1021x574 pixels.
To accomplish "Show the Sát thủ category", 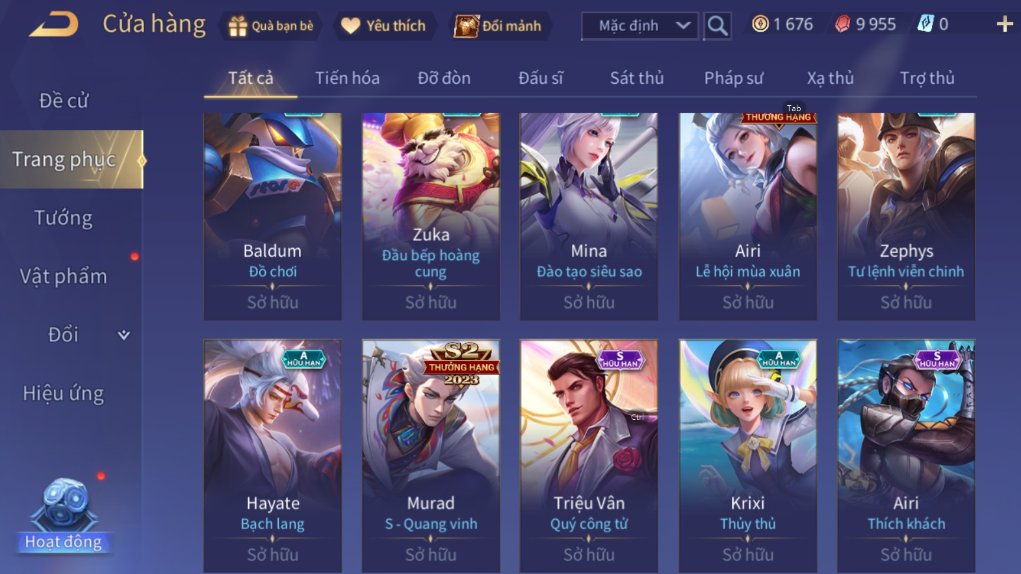I will pyautogui.click(x=637, y=78).
